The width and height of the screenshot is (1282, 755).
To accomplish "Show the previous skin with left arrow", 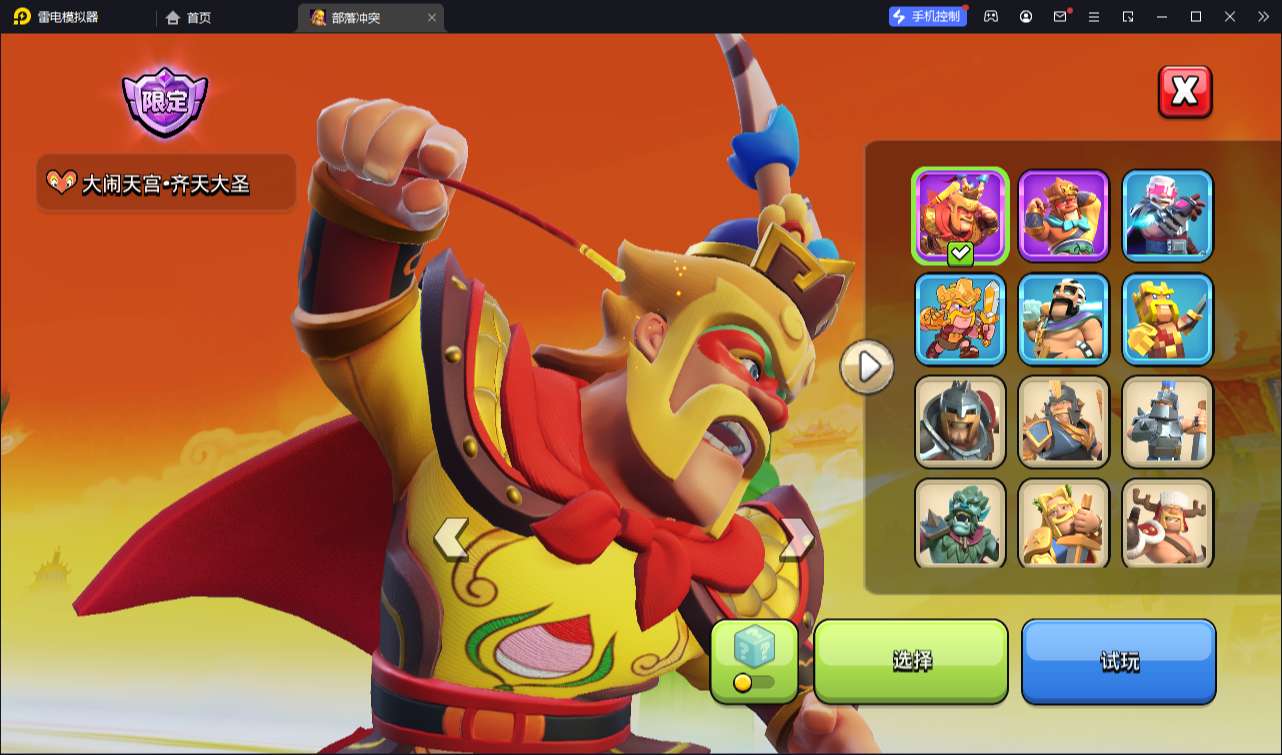I will click(451, 539).
